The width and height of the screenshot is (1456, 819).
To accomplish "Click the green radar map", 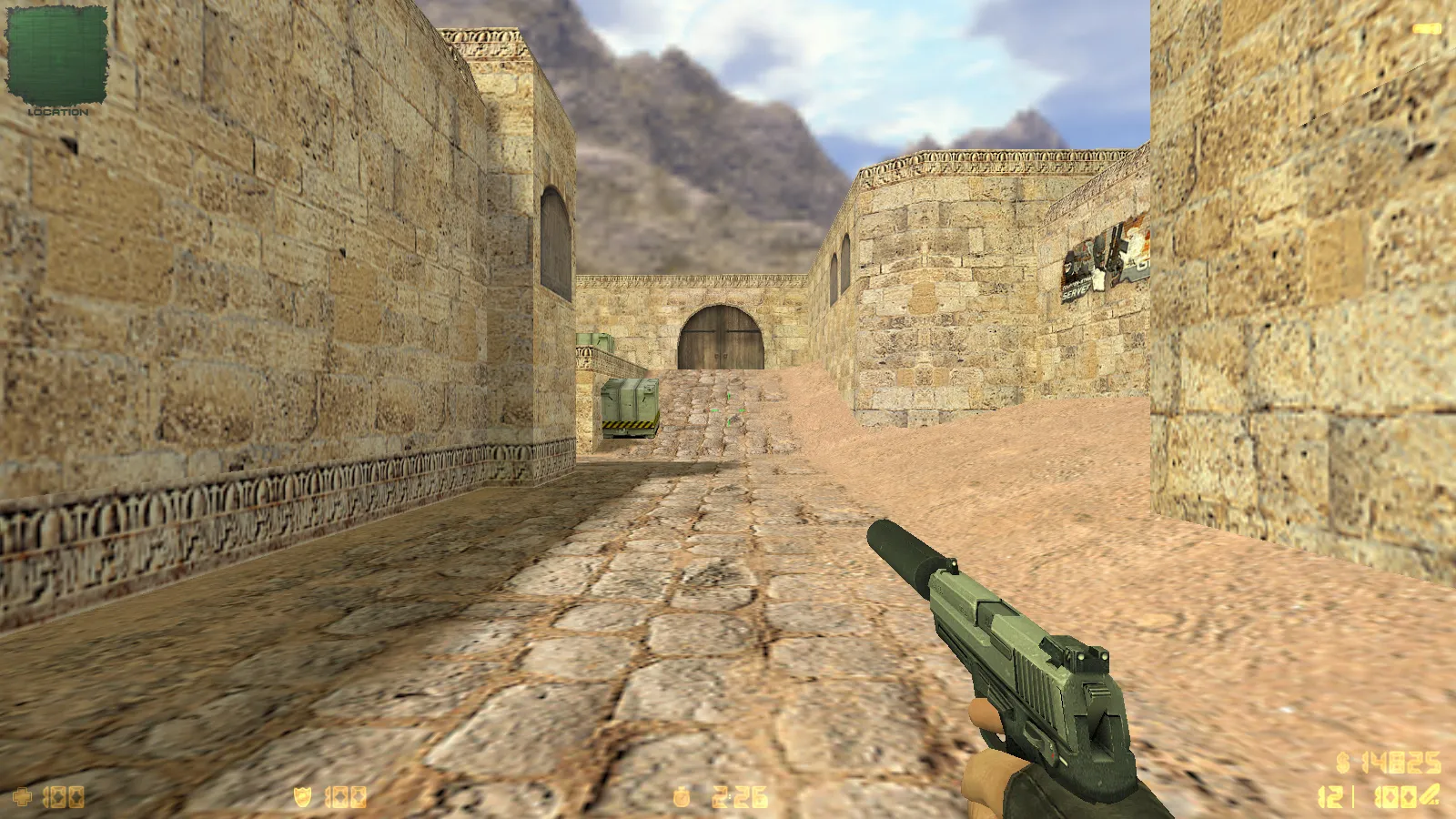I will point(56,56).
